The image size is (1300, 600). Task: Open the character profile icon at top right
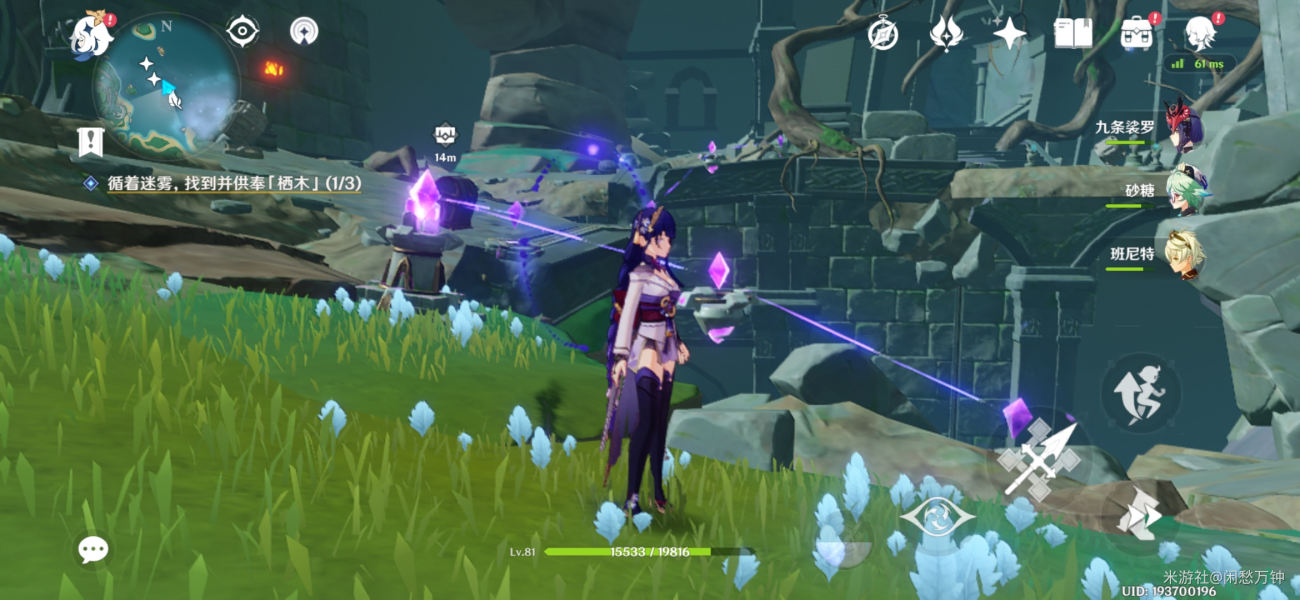point(1200,34)
